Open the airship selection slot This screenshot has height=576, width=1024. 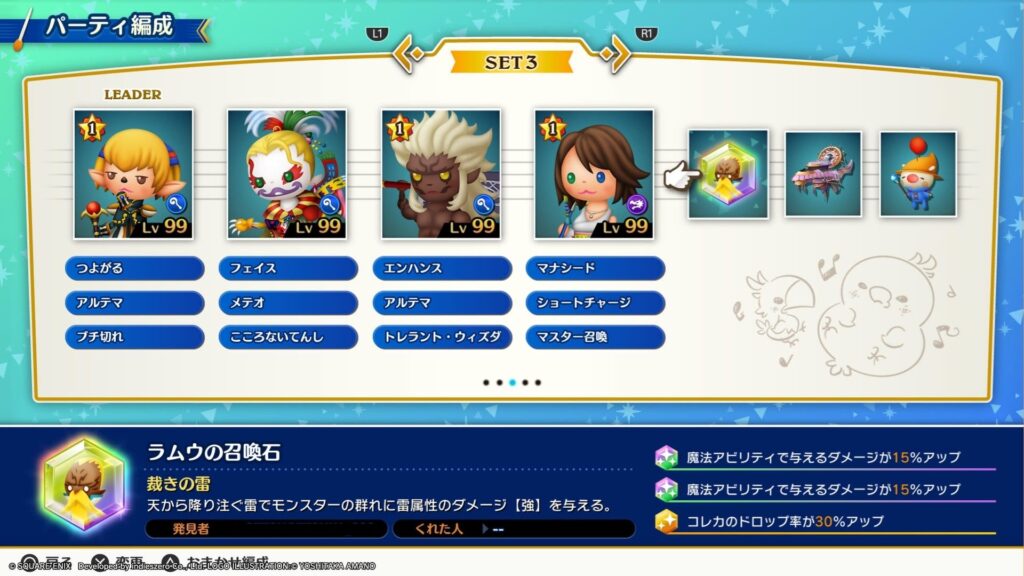pos(822,174)
